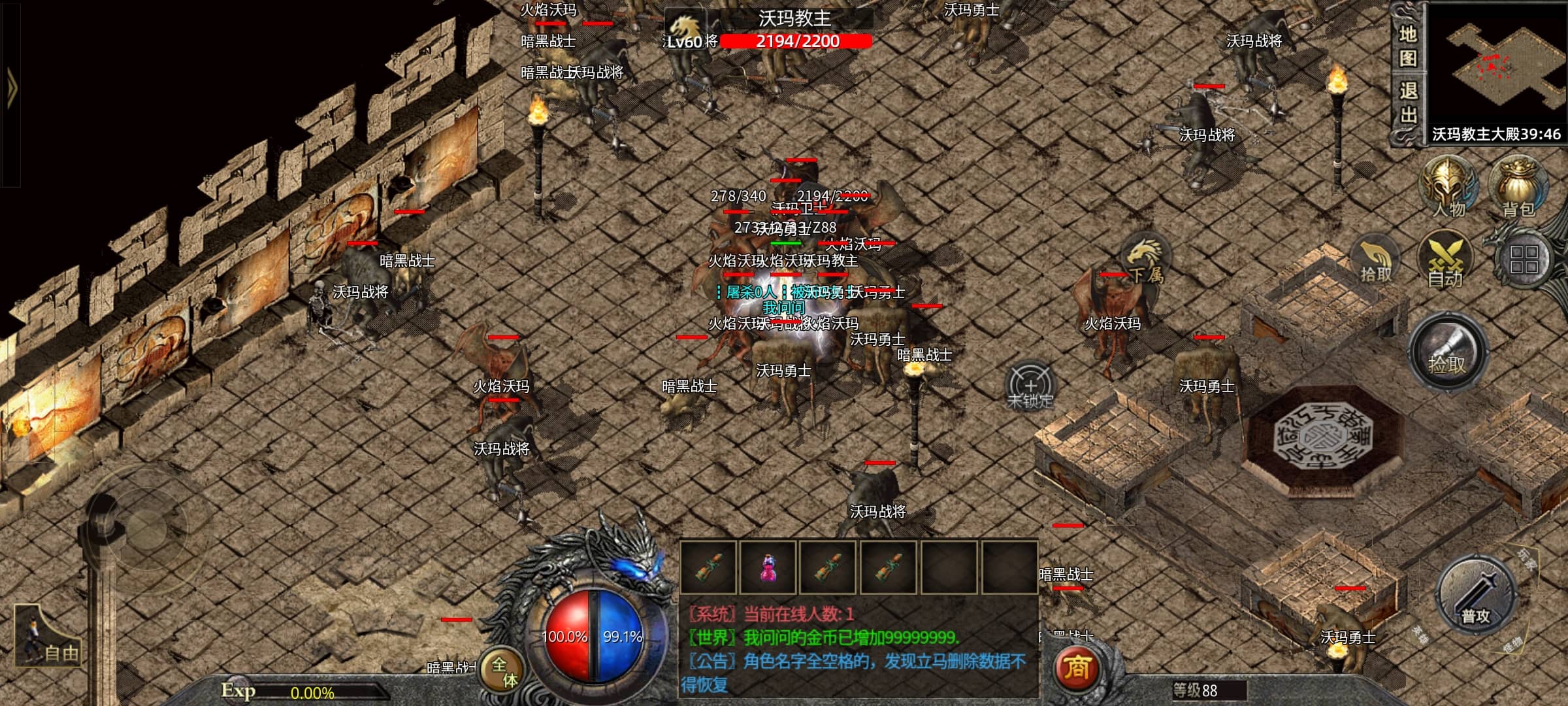Open the red 商 shop button

pos(1077,667)
